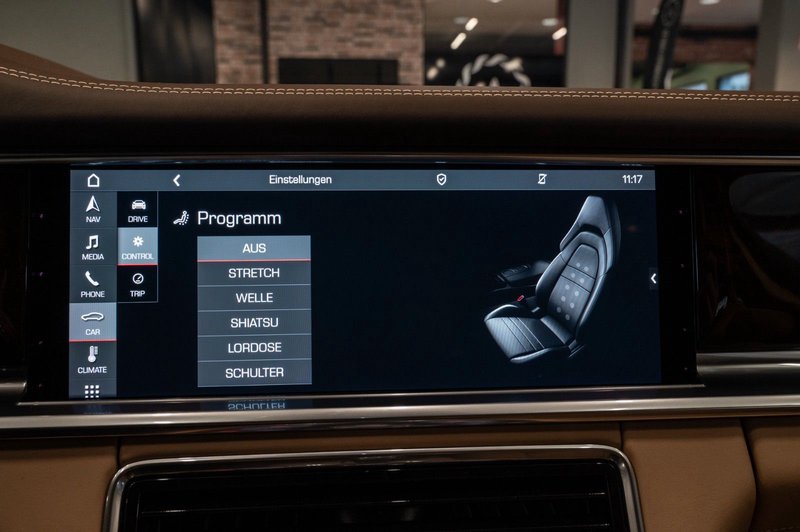This screenshot has height=532, width=800.
Task: Select the AUS massage program option
Action: pyautogui.click(x=254, y=248)
